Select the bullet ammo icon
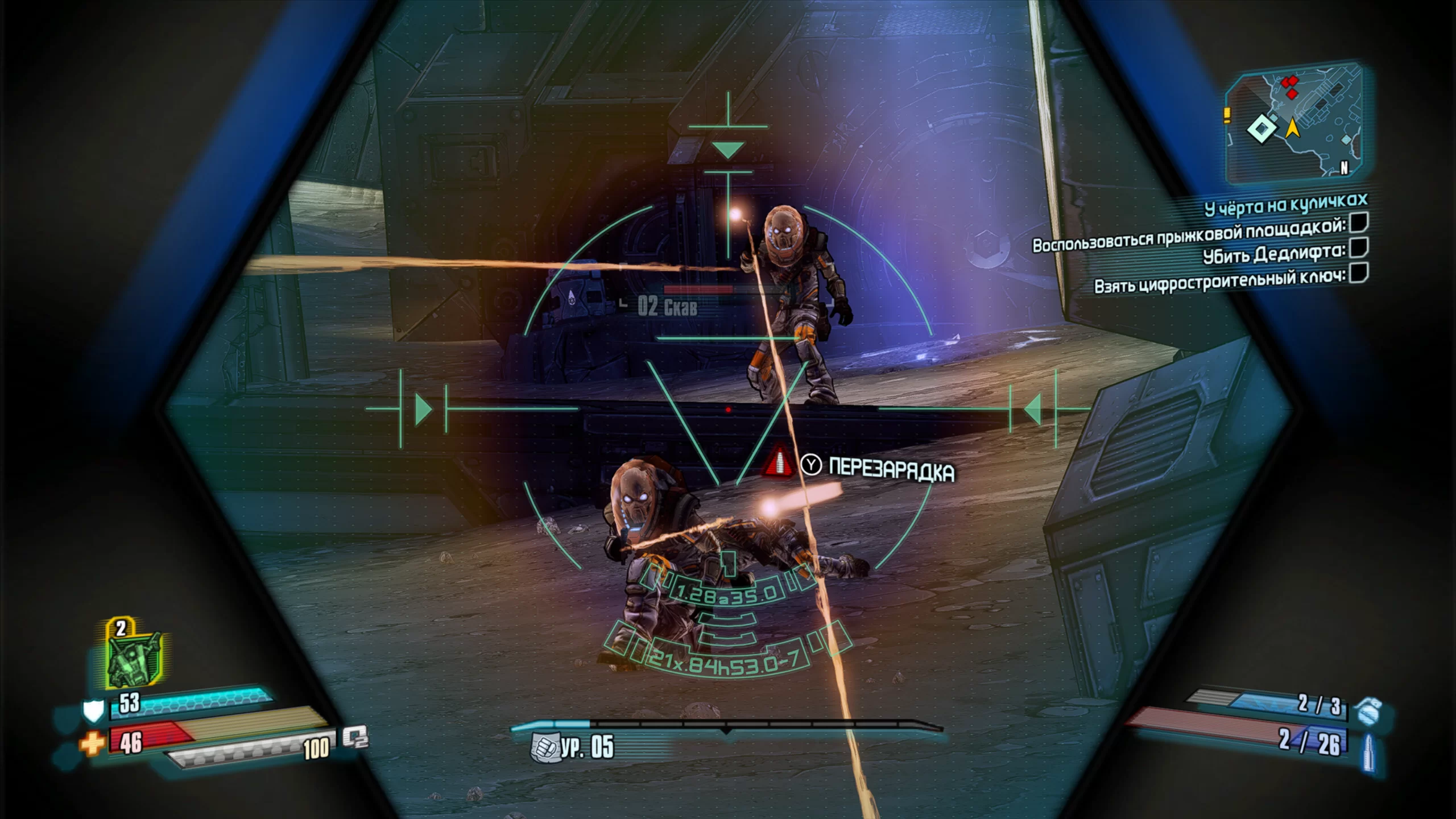The image size is (1456, 819). [1369, 752]
